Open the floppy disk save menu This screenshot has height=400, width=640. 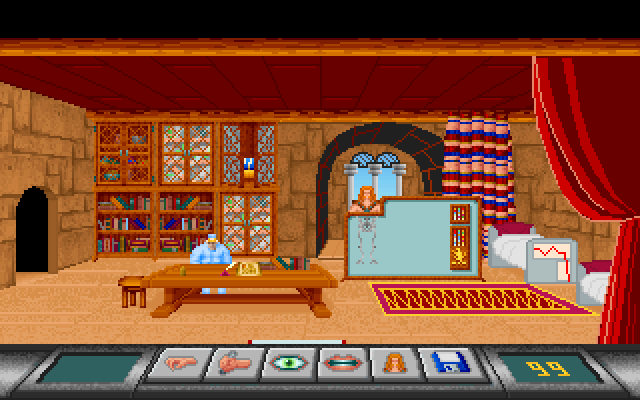pos(444,364)
